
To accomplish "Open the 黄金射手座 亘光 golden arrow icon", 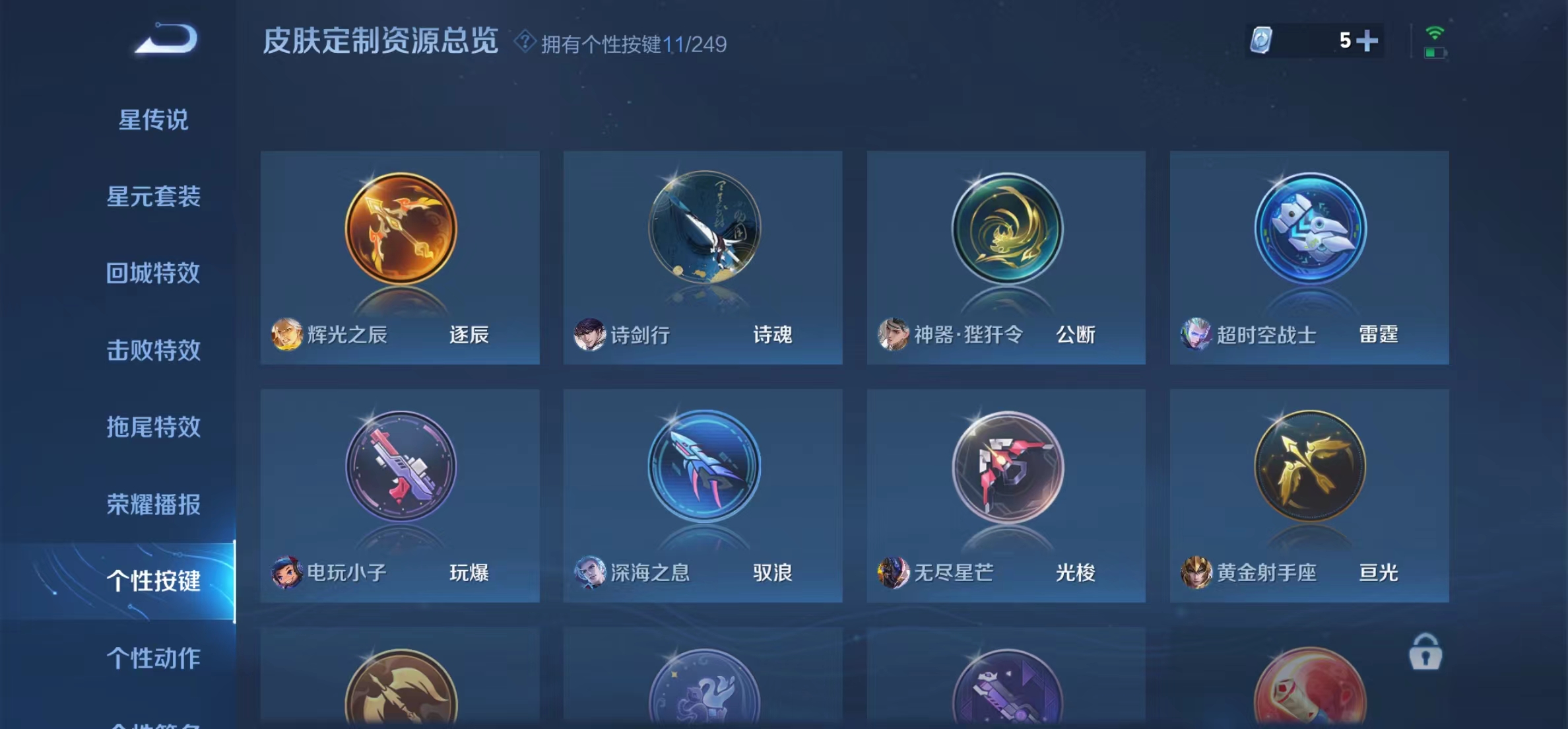I will click(x=1308, y=469).
